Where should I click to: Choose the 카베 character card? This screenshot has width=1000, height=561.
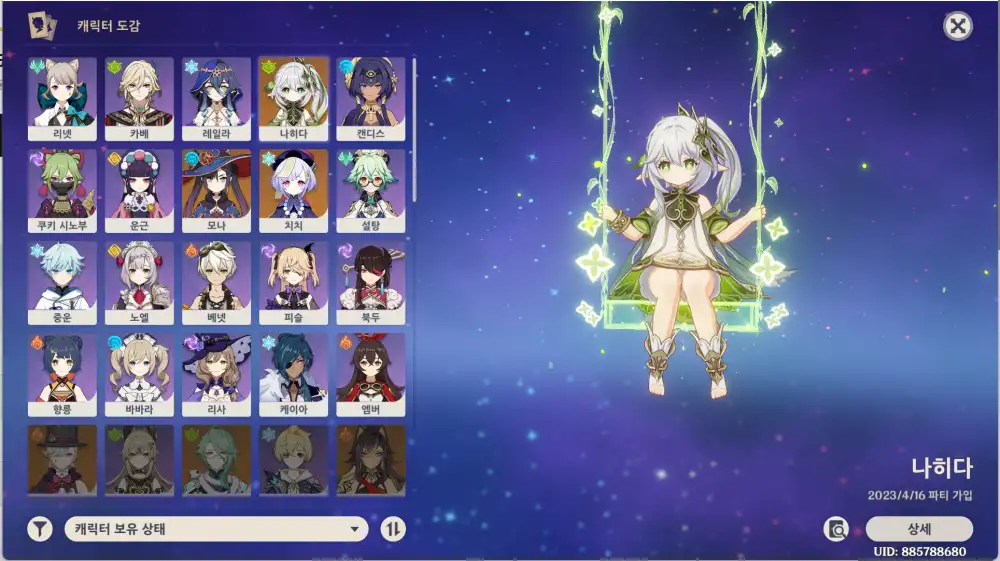(x=139, y=98)
